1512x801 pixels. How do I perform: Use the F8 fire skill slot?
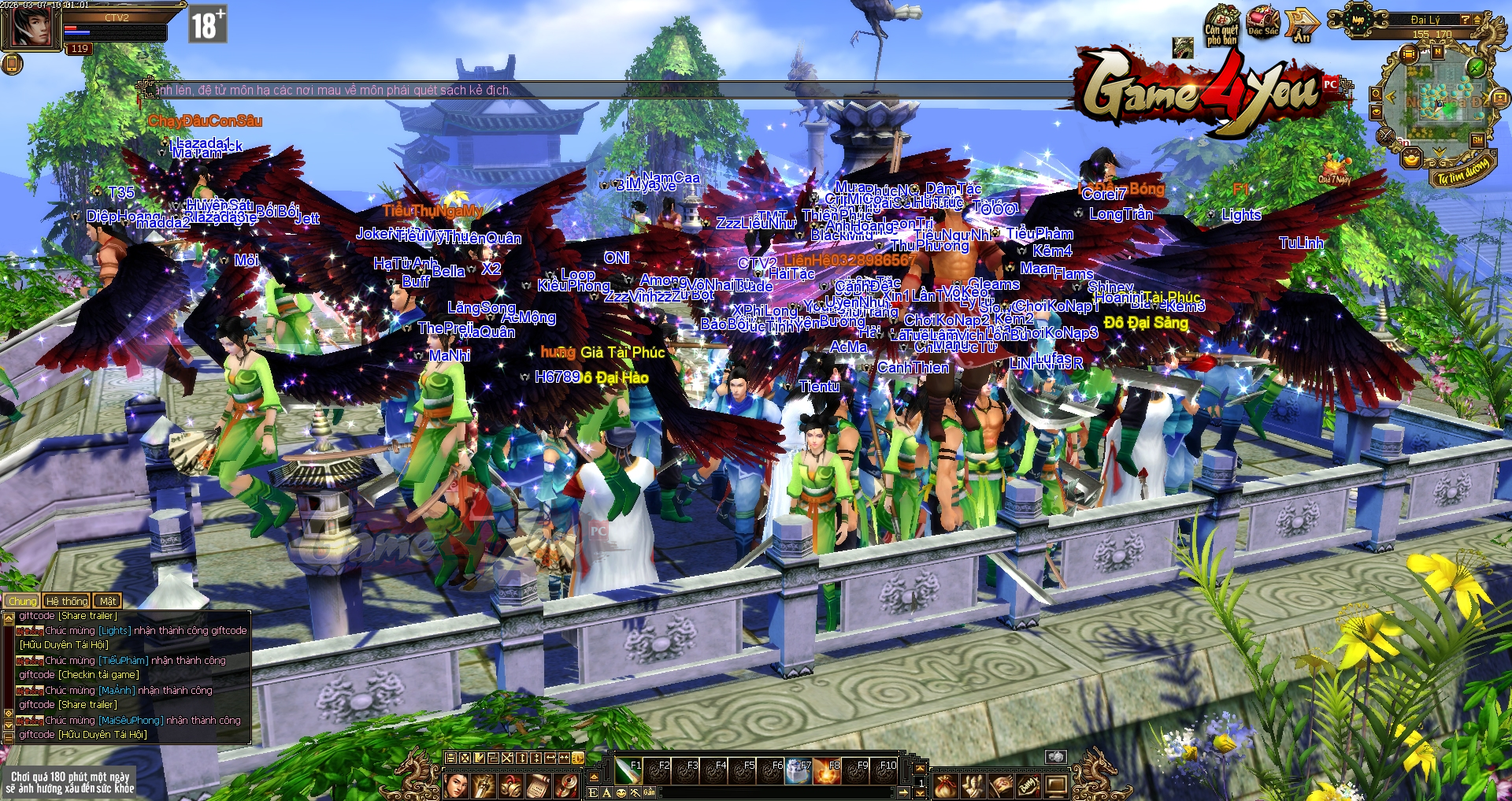(x=827, y=770)
